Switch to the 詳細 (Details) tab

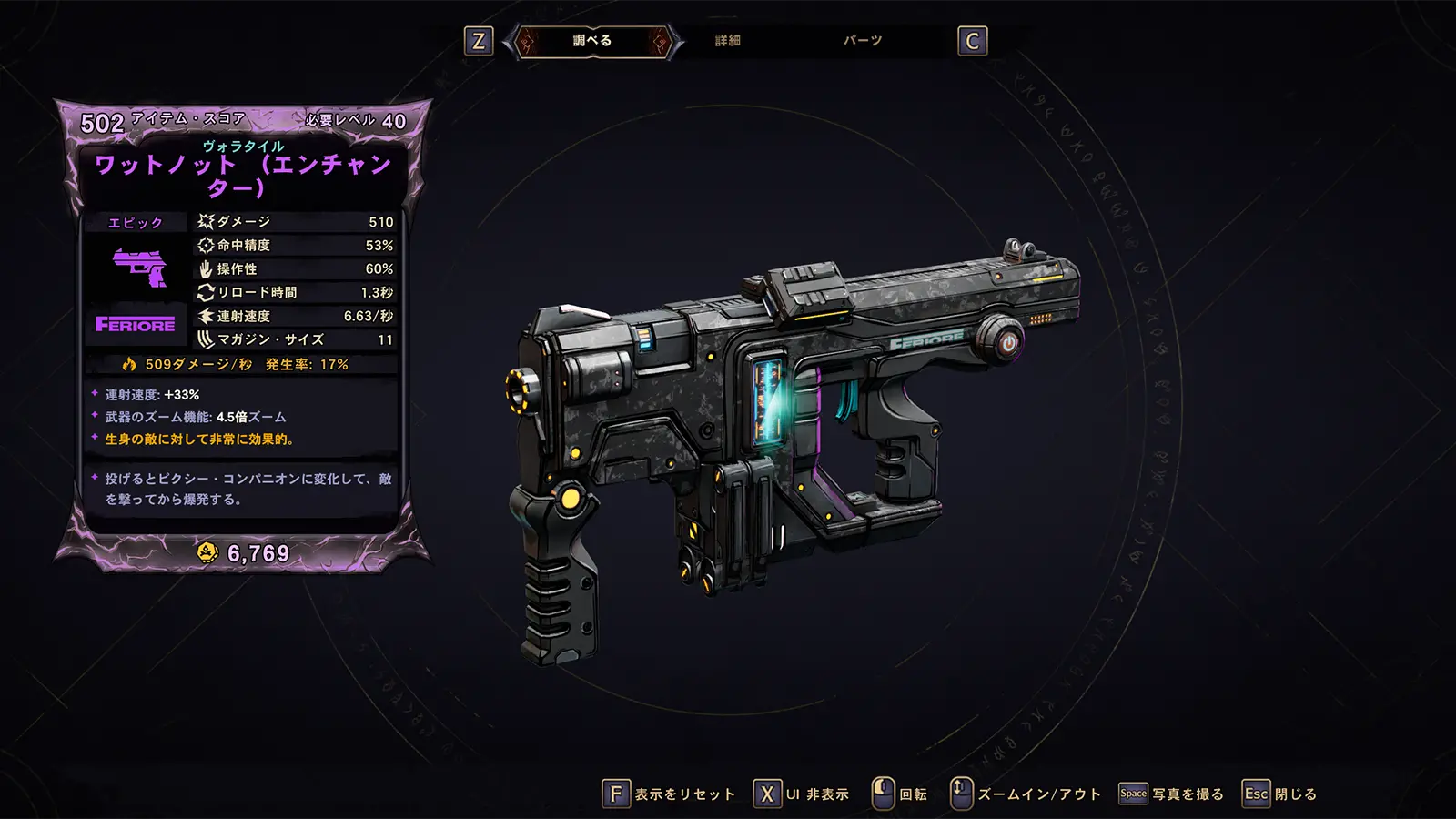coord(727,41)
